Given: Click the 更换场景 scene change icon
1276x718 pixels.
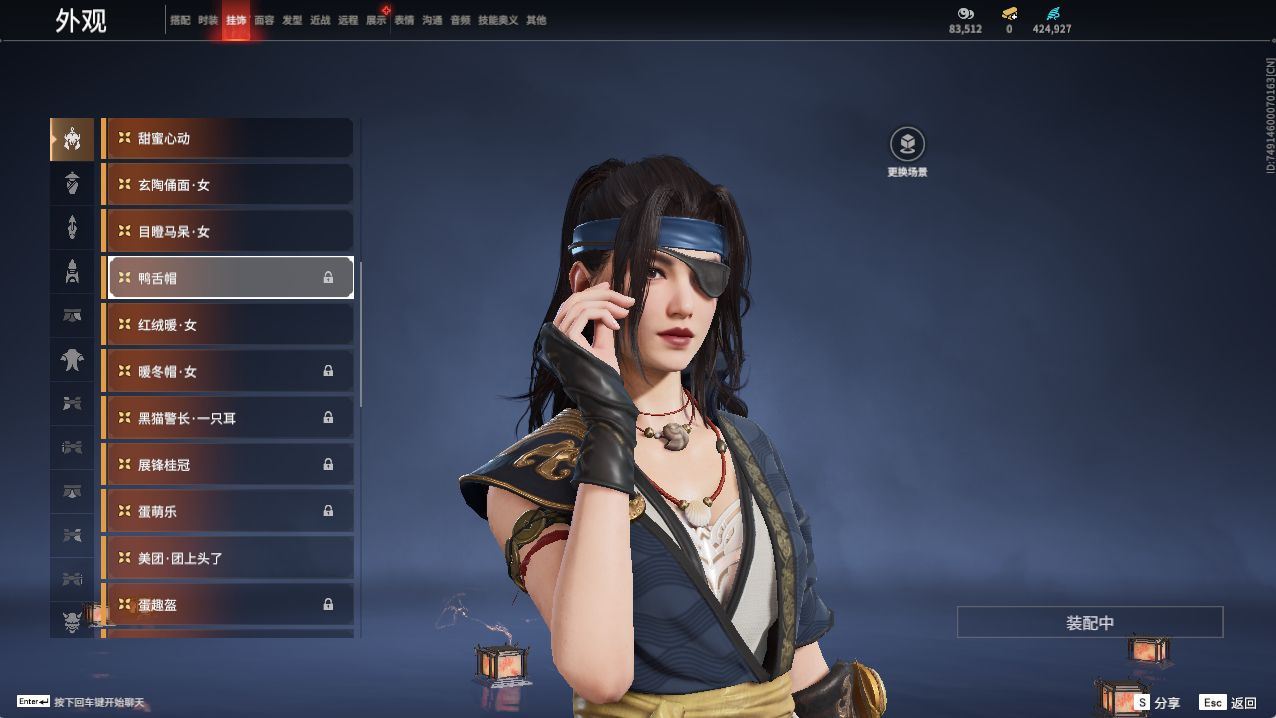Looking at the screenshot, I should click(x=907, y=145).
